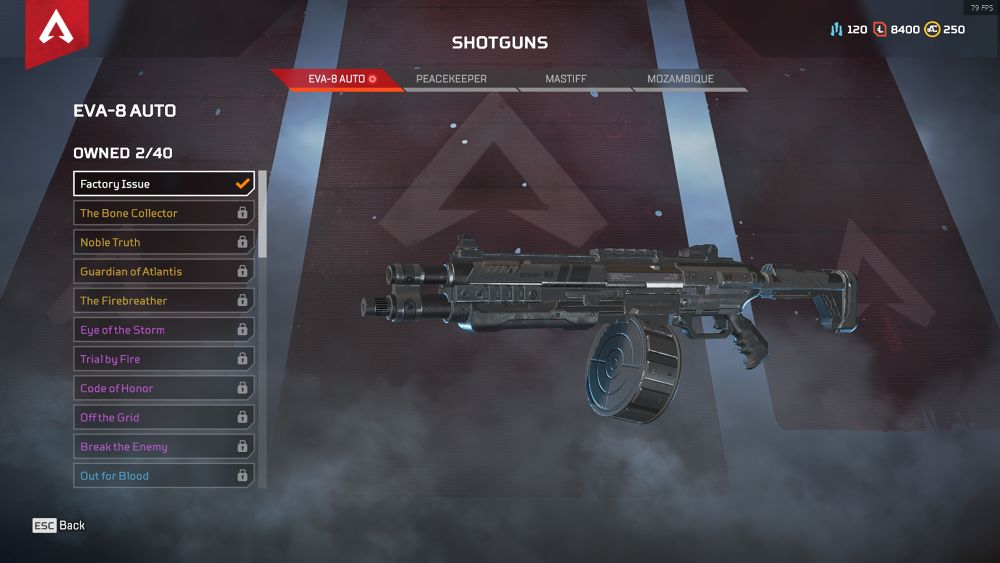Image resolution: width=1000 pixels, height=563 pixels.
Task: Preview the Off the Grid skin
Action: point(164,417)
